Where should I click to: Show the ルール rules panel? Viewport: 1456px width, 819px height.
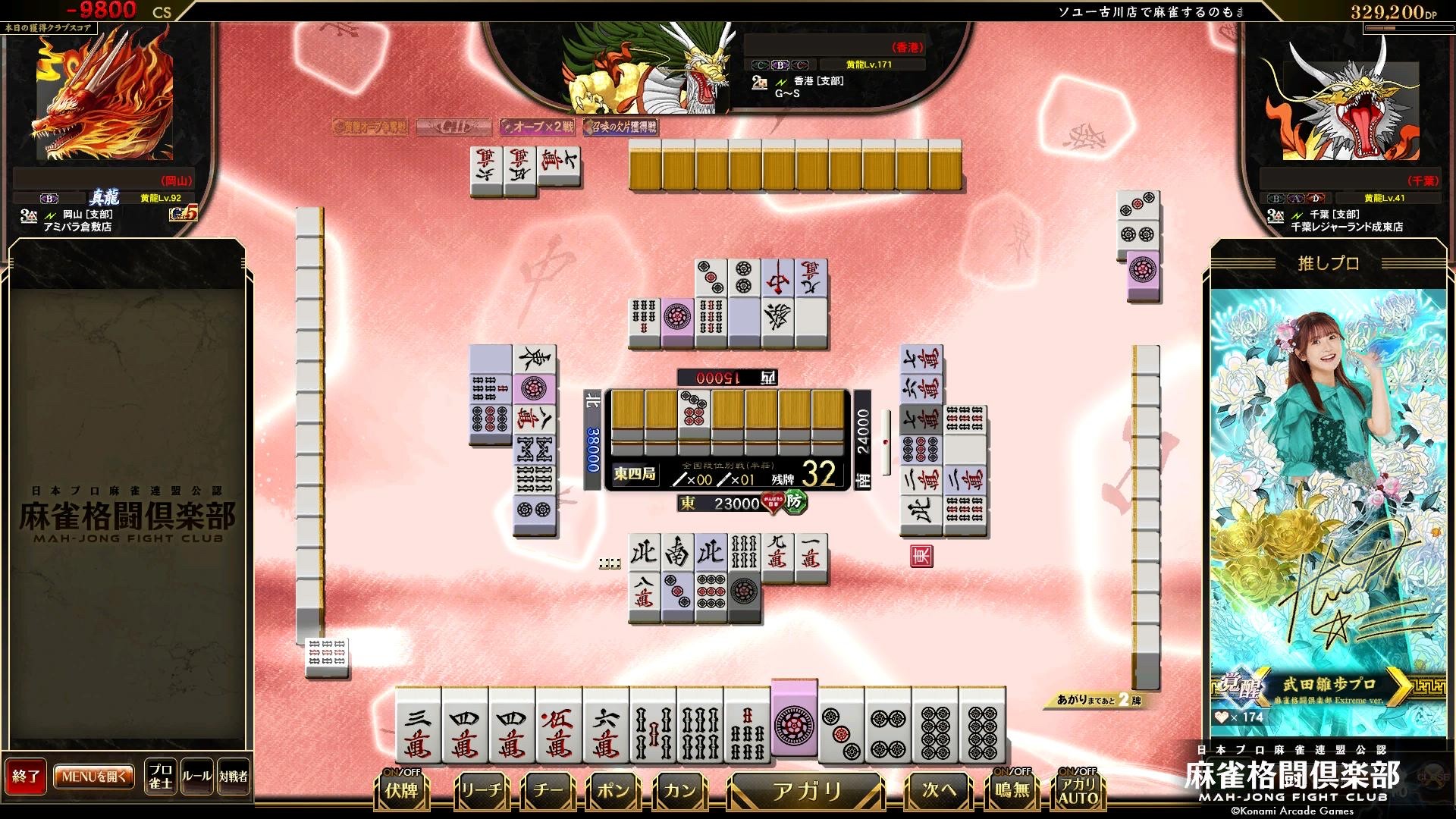click(x=196, y=777)
